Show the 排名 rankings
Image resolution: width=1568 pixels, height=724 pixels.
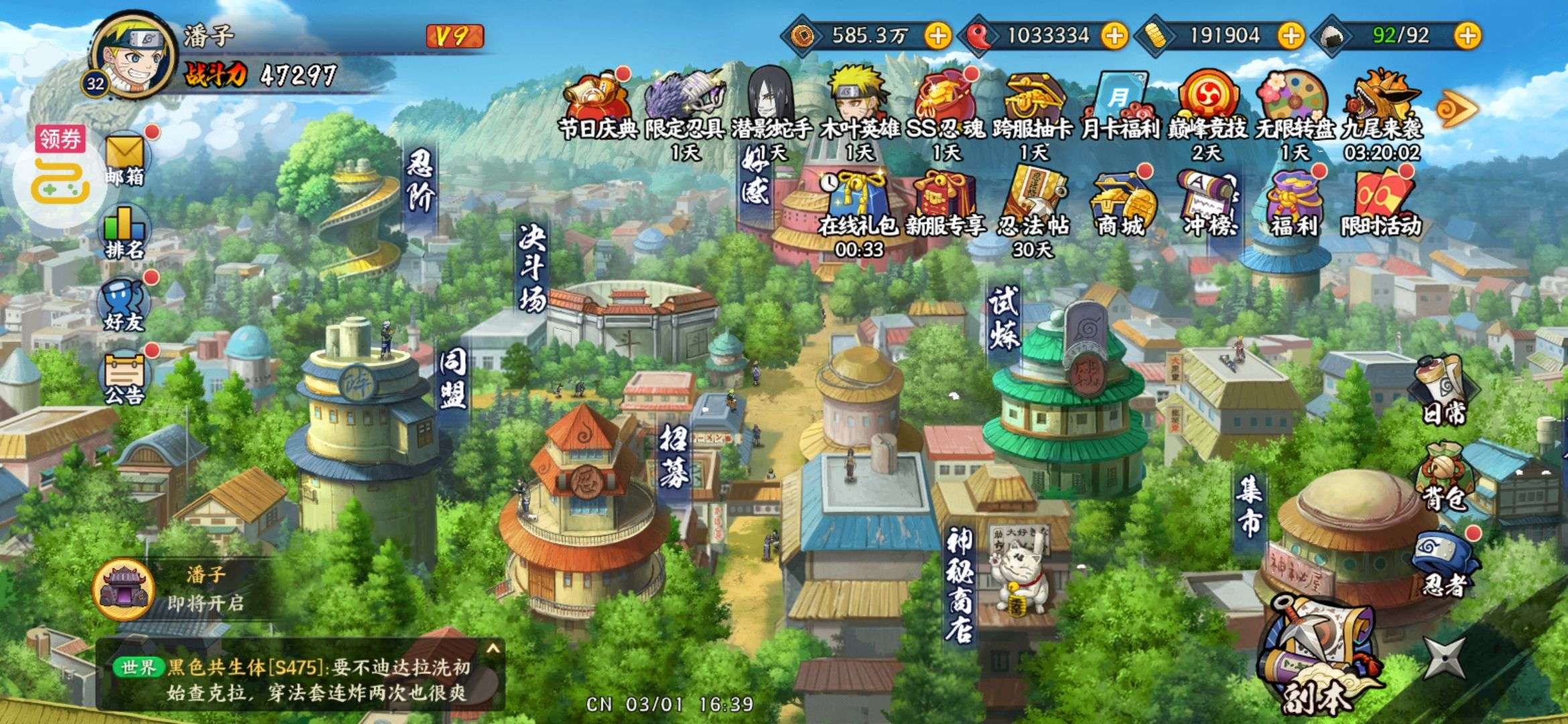tap(125, 231)
